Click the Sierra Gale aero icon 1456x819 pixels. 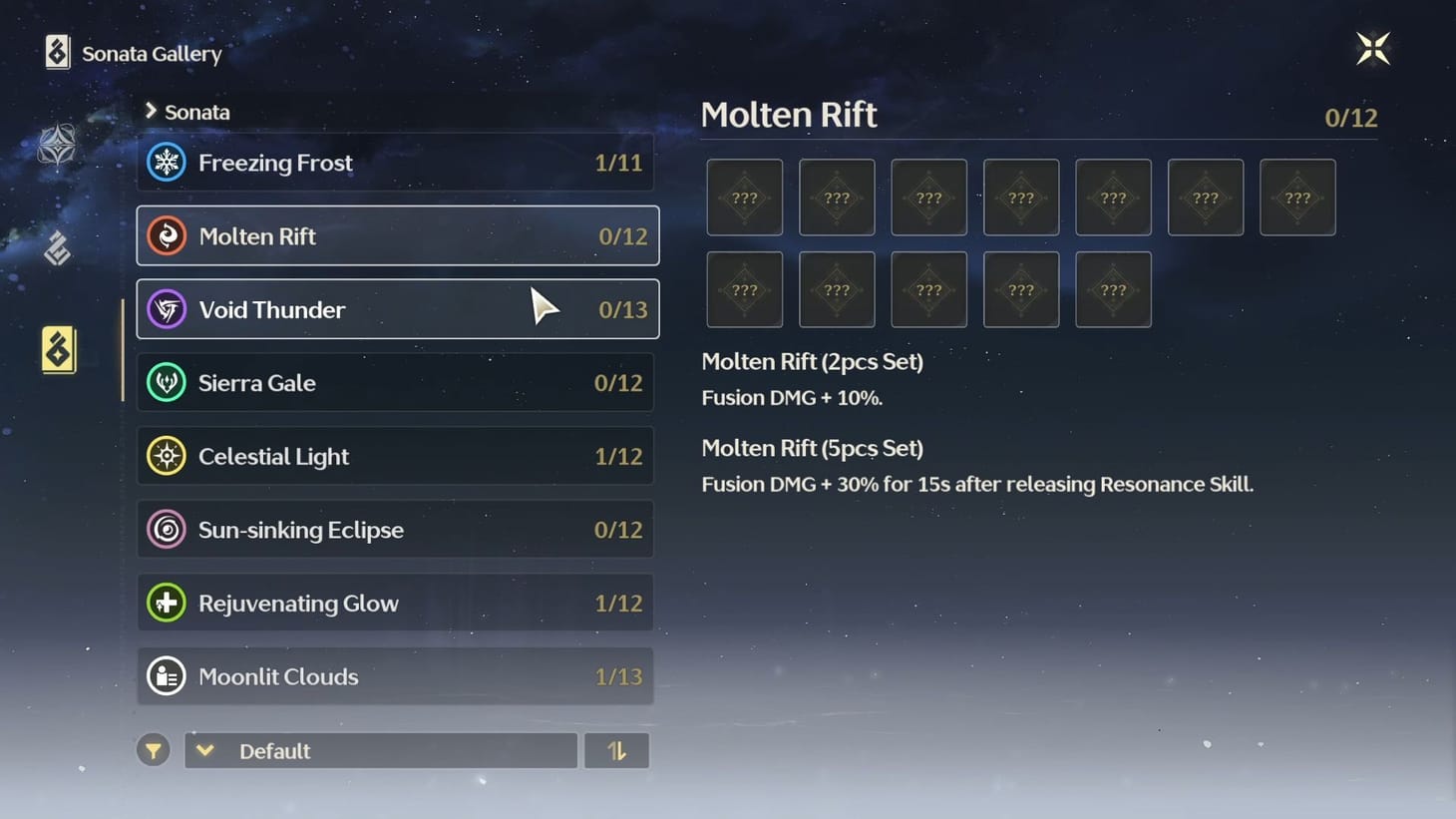[166, 382]
